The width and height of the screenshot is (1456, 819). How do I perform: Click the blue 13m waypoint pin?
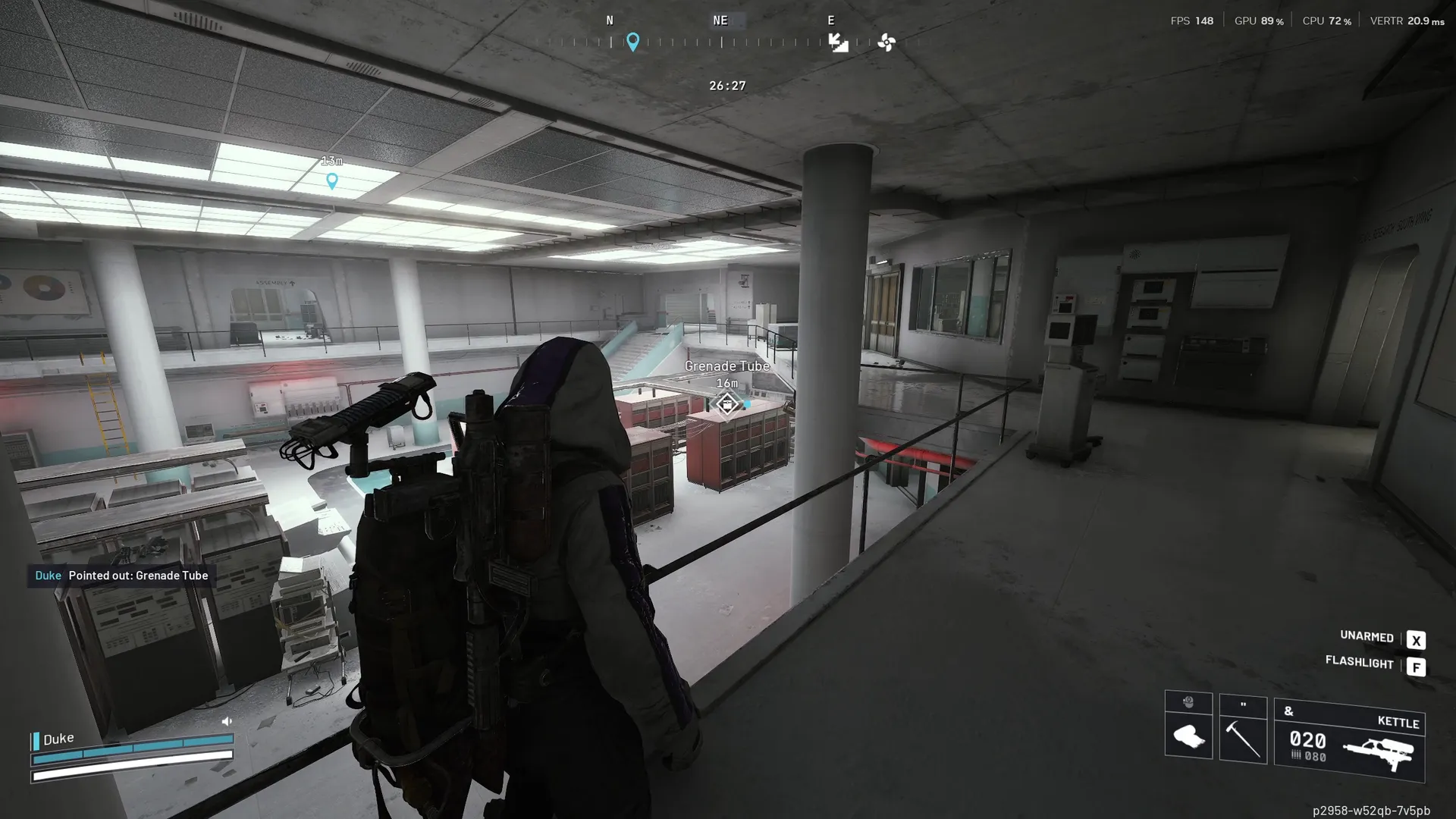click(x=331, y=180)
